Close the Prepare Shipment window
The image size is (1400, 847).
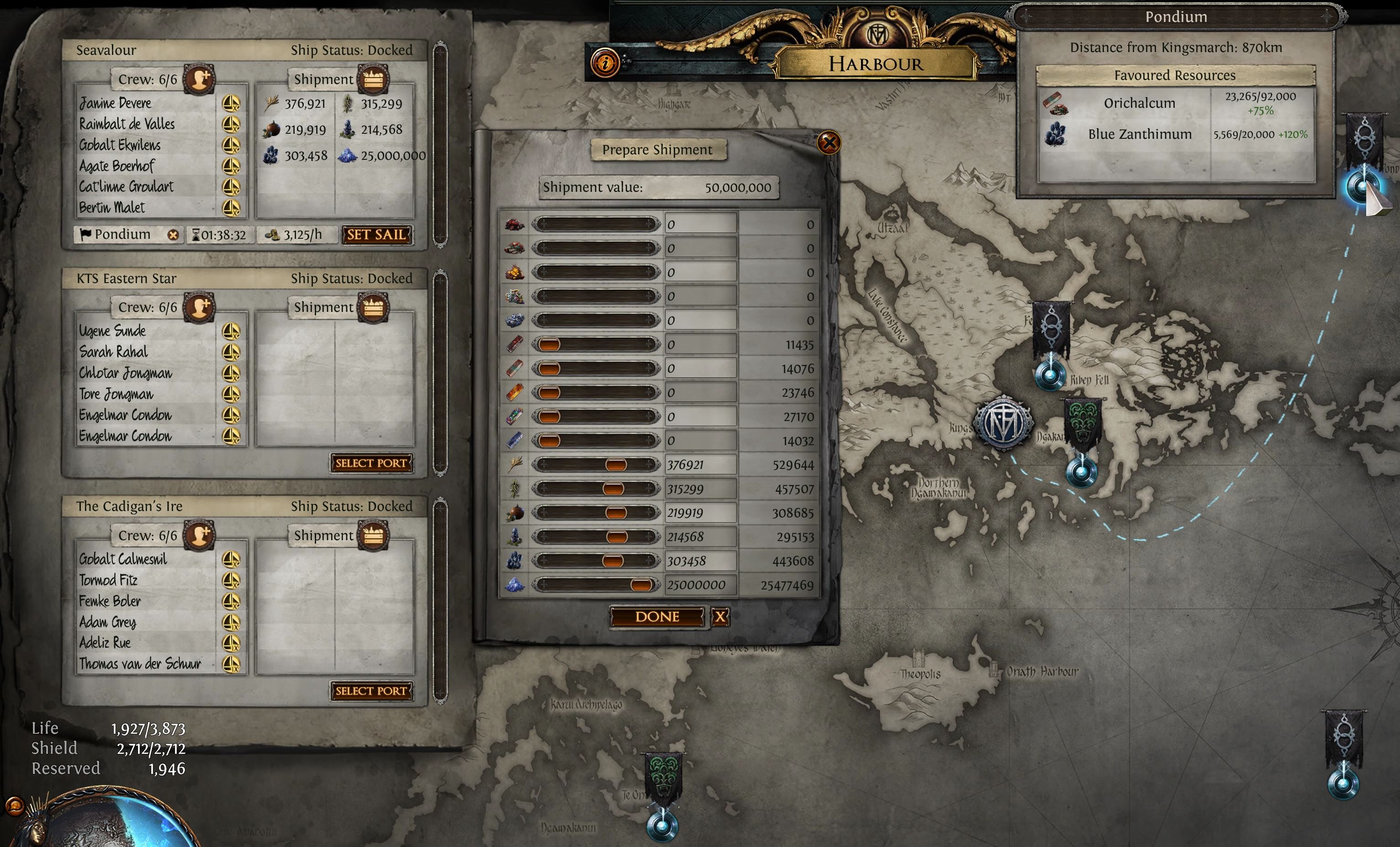coord(829,142)
